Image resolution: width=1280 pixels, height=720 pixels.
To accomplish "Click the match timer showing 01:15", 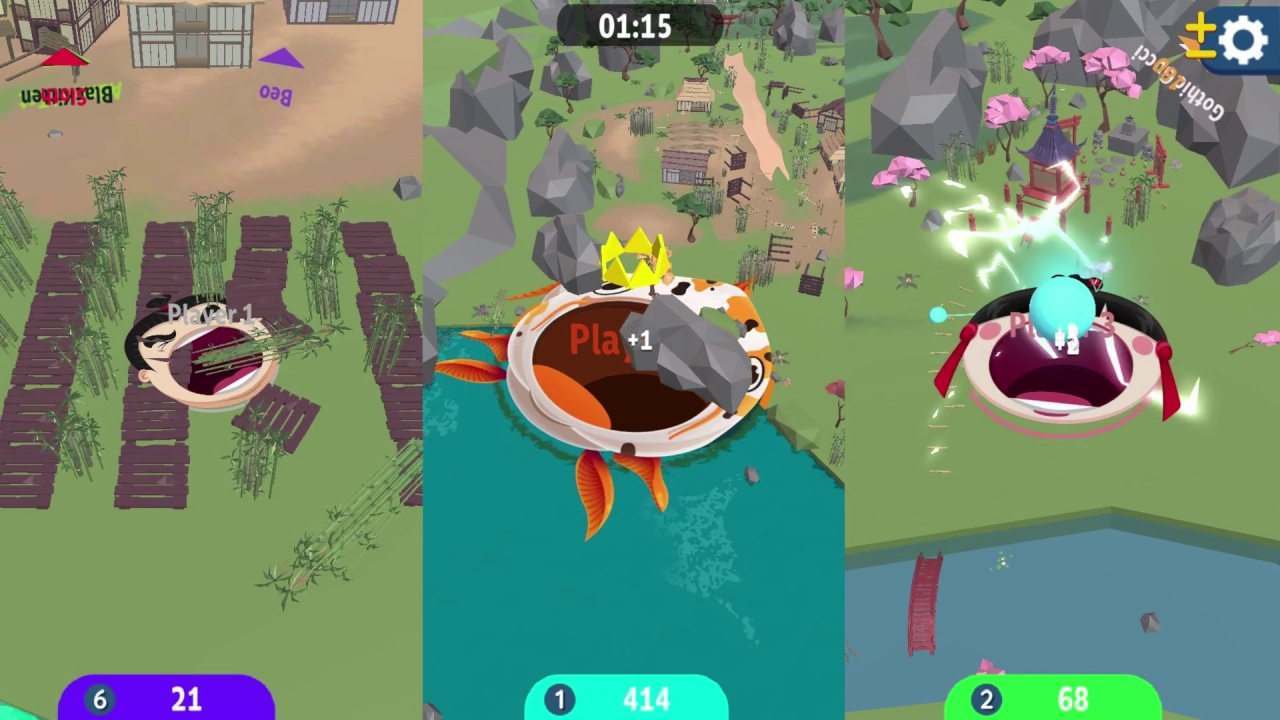I will (636, 27).
